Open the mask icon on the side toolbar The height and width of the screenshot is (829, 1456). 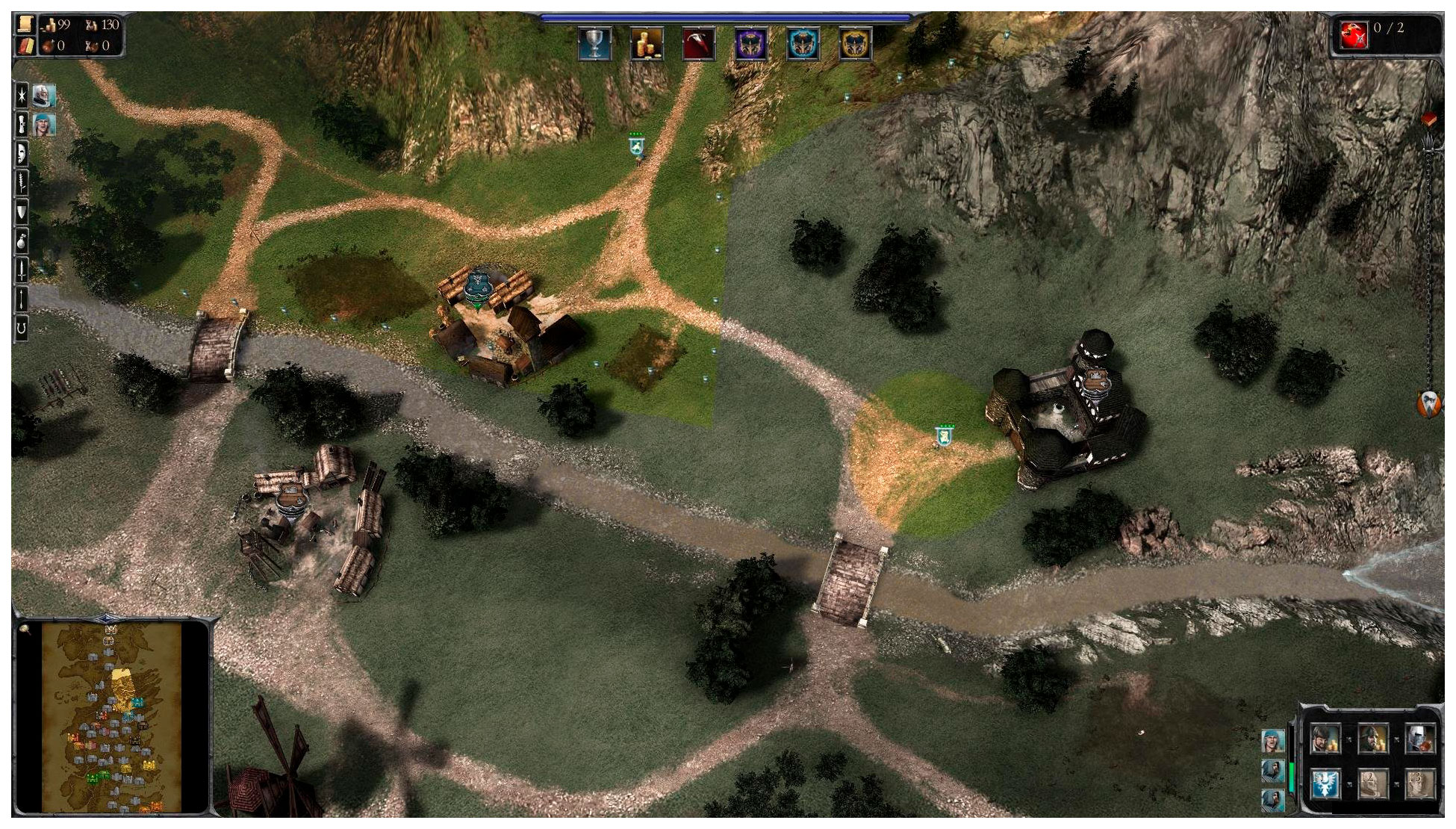(x=22, y=153)
